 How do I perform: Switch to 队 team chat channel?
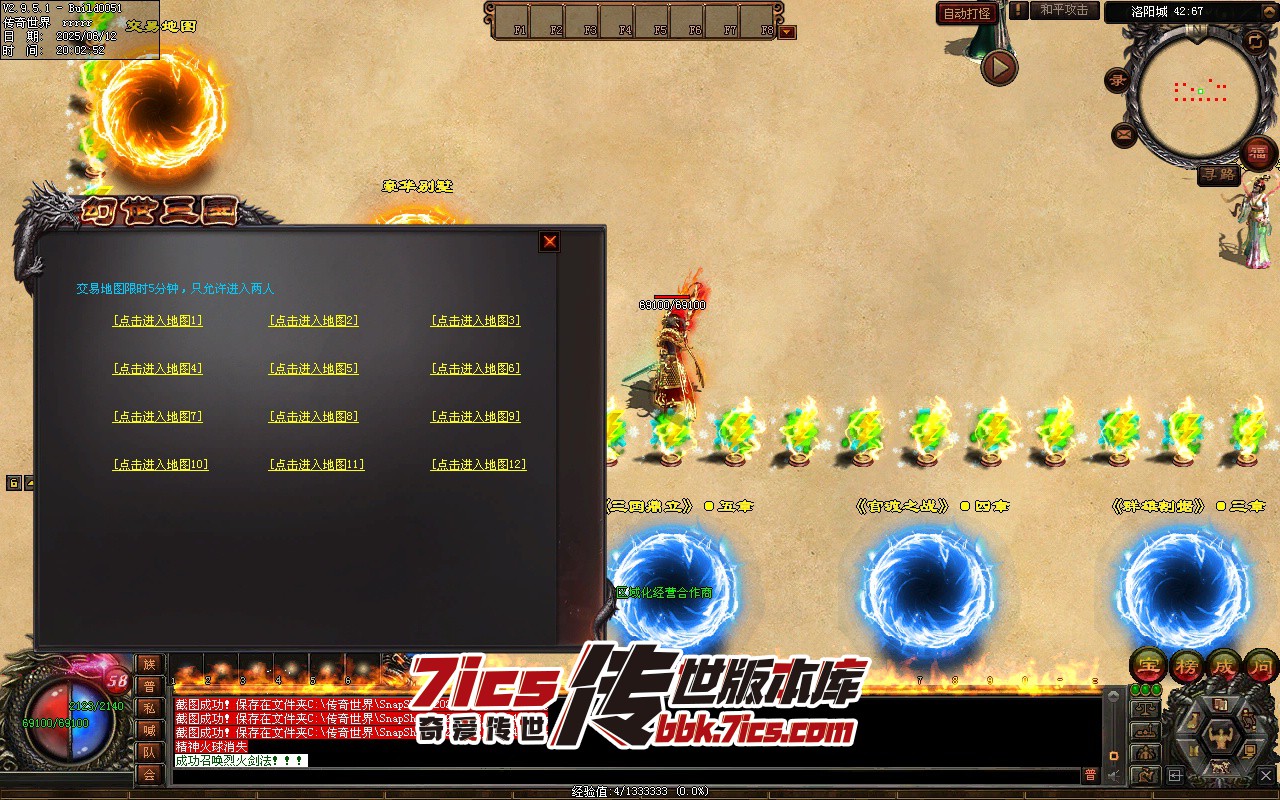point(149,752)
